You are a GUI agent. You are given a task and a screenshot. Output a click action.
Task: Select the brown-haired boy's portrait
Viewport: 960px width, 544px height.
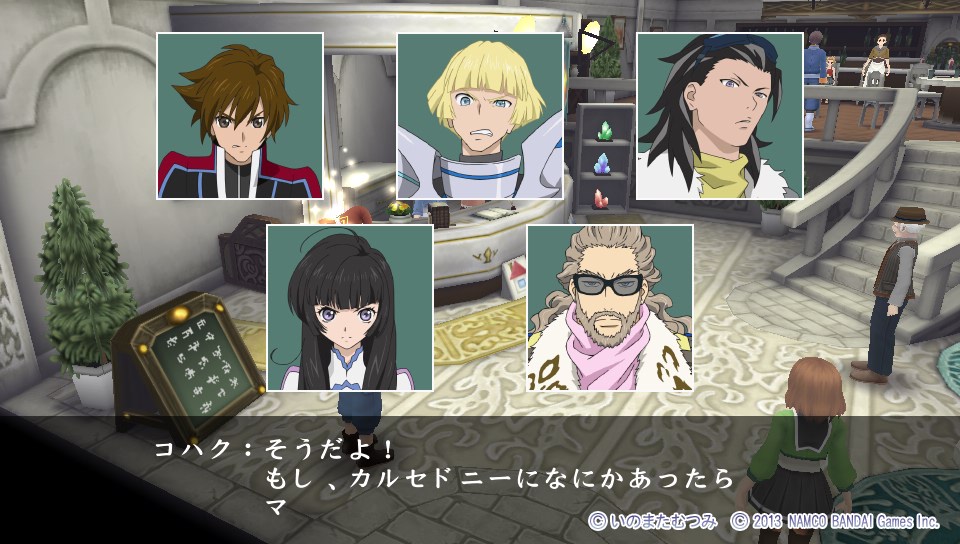[240, 116]
